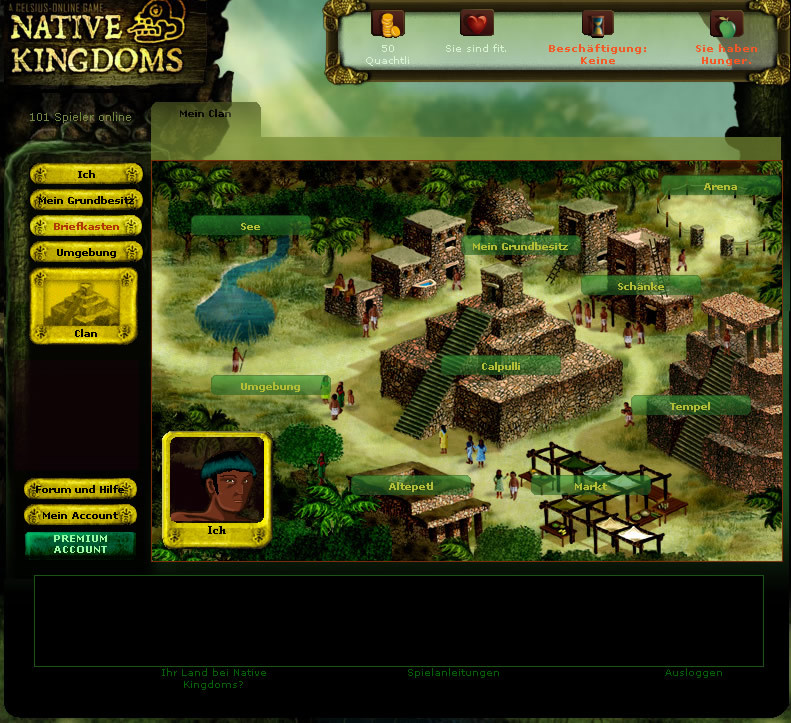The image size is (791, 723).
Task: Click the gold coins Quachtli icon
Action: click(388, 23)
